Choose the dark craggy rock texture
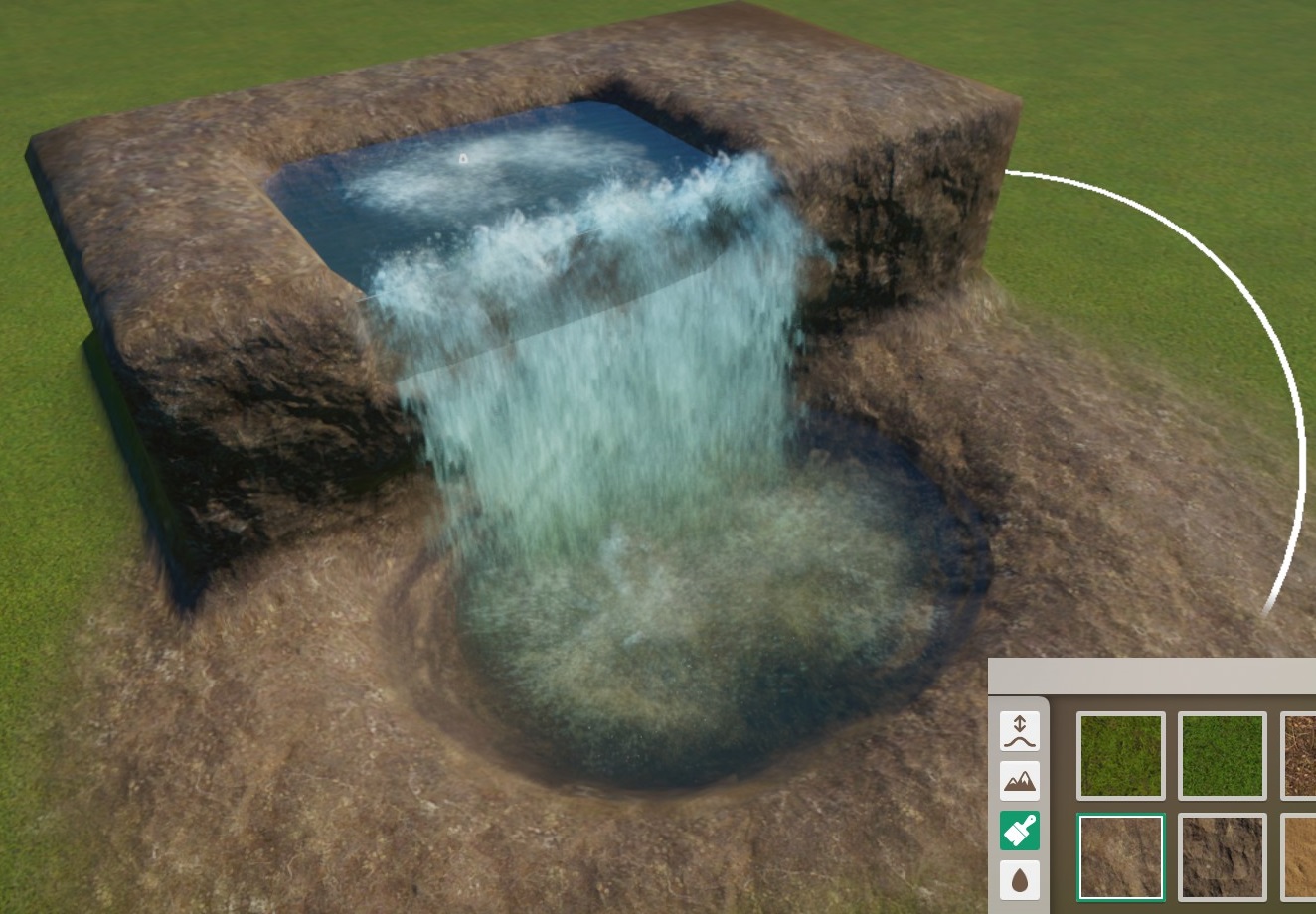Screen dimensions: 1316x914 point(1222,856)
